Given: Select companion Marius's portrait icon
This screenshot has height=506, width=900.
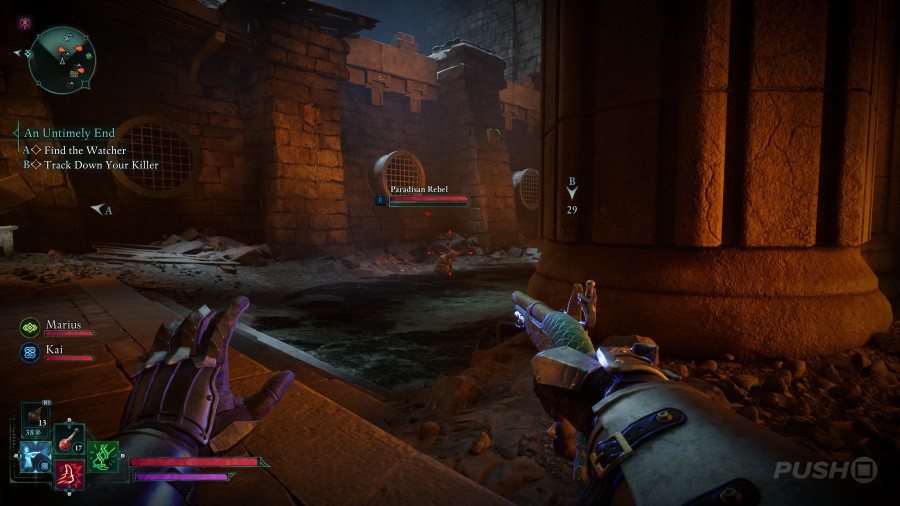Looking at the screenshot, I should (30, 326).
